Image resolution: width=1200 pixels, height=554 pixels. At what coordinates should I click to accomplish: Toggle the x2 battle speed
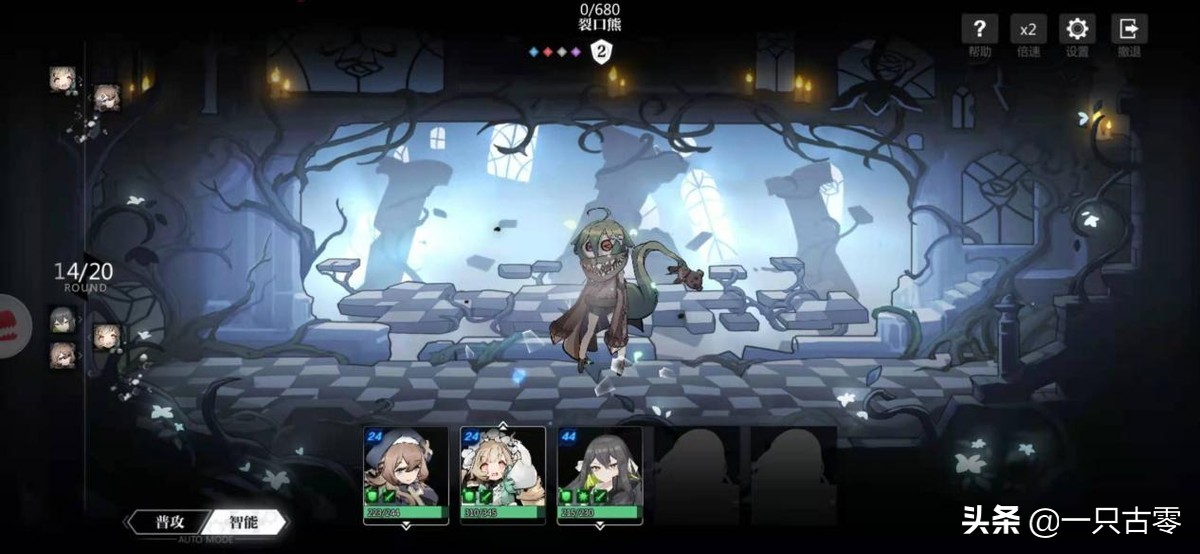click(x=1028, y=30)
